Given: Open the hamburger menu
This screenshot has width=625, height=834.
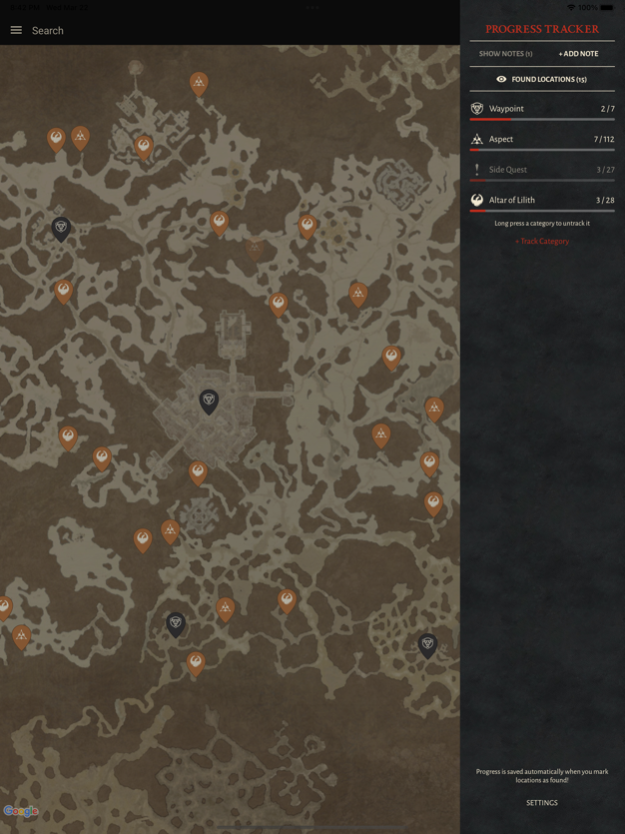Looking at the screenshot, I should [16, 30].
